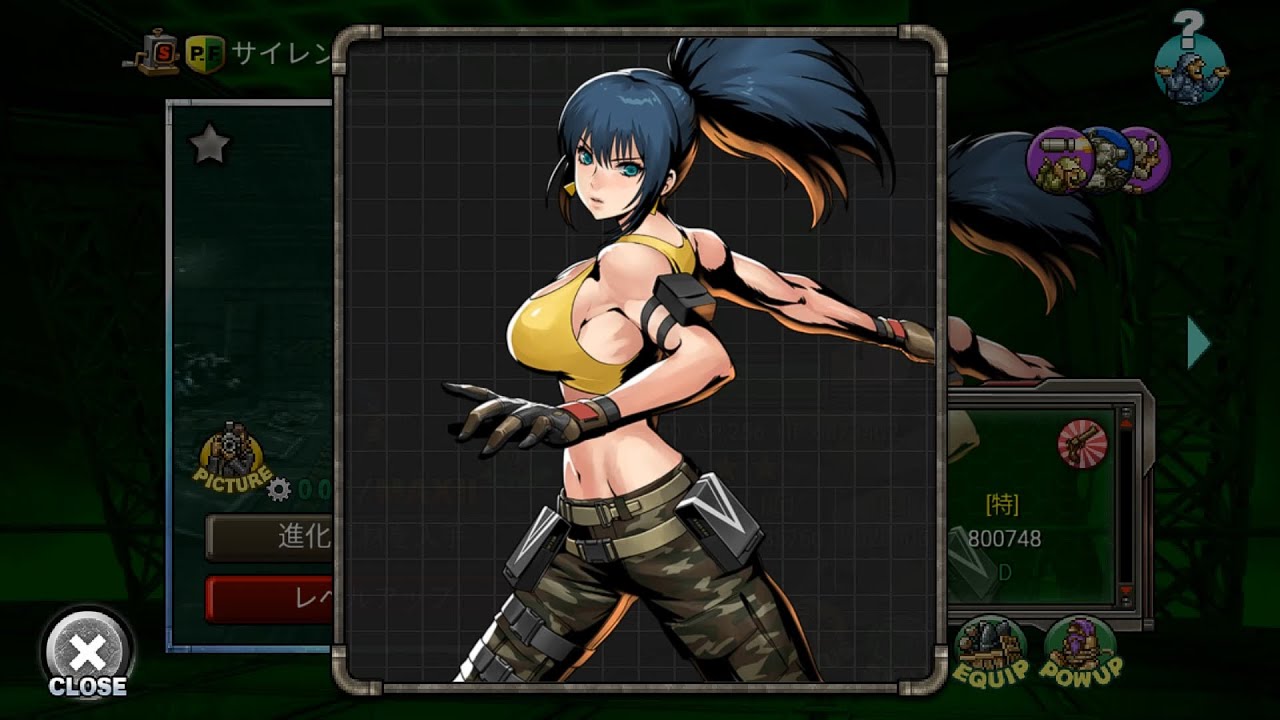1280x720 pixels.
Task: Tap the gray star rank icon
Action: tap(210, 147)
